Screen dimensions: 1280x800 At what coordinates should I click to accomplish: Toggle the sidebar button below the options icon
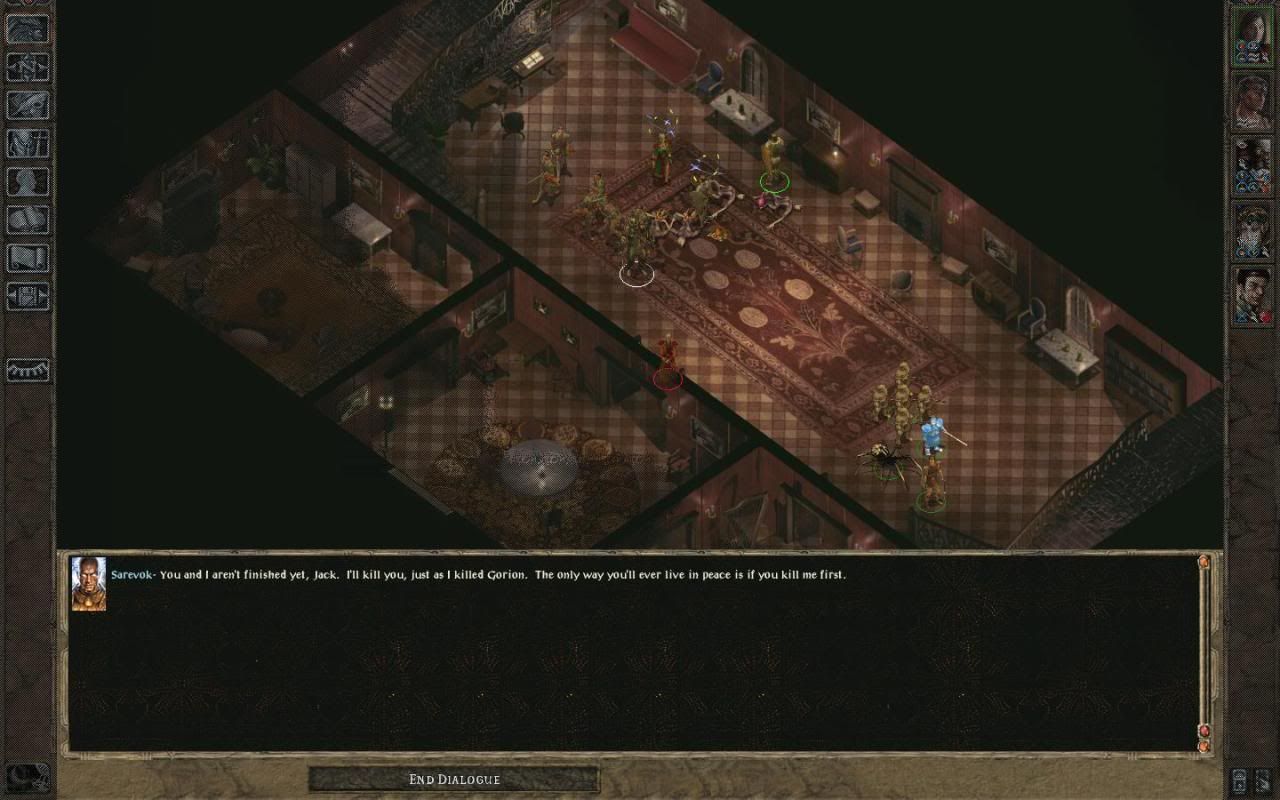pos(27,369)
